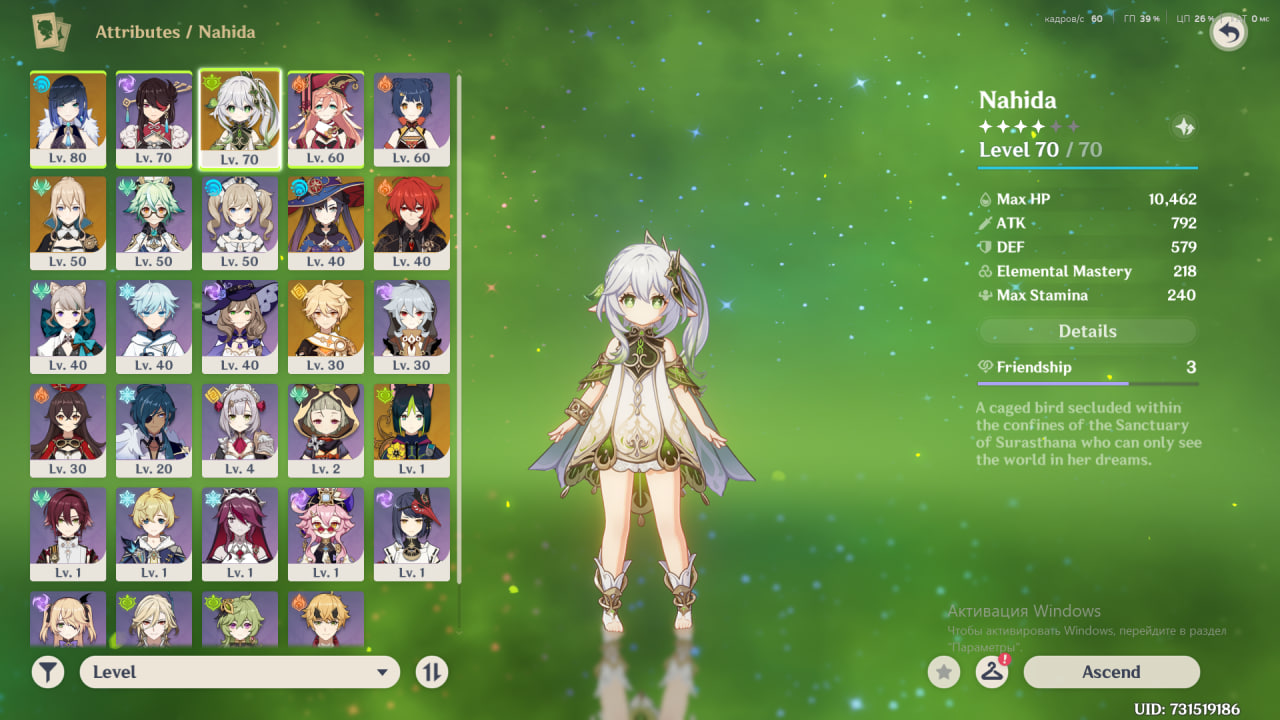Pick the Lv. 4 Noelle portrait
Screen dimensions: 1280x720
[x=240, y=430]
